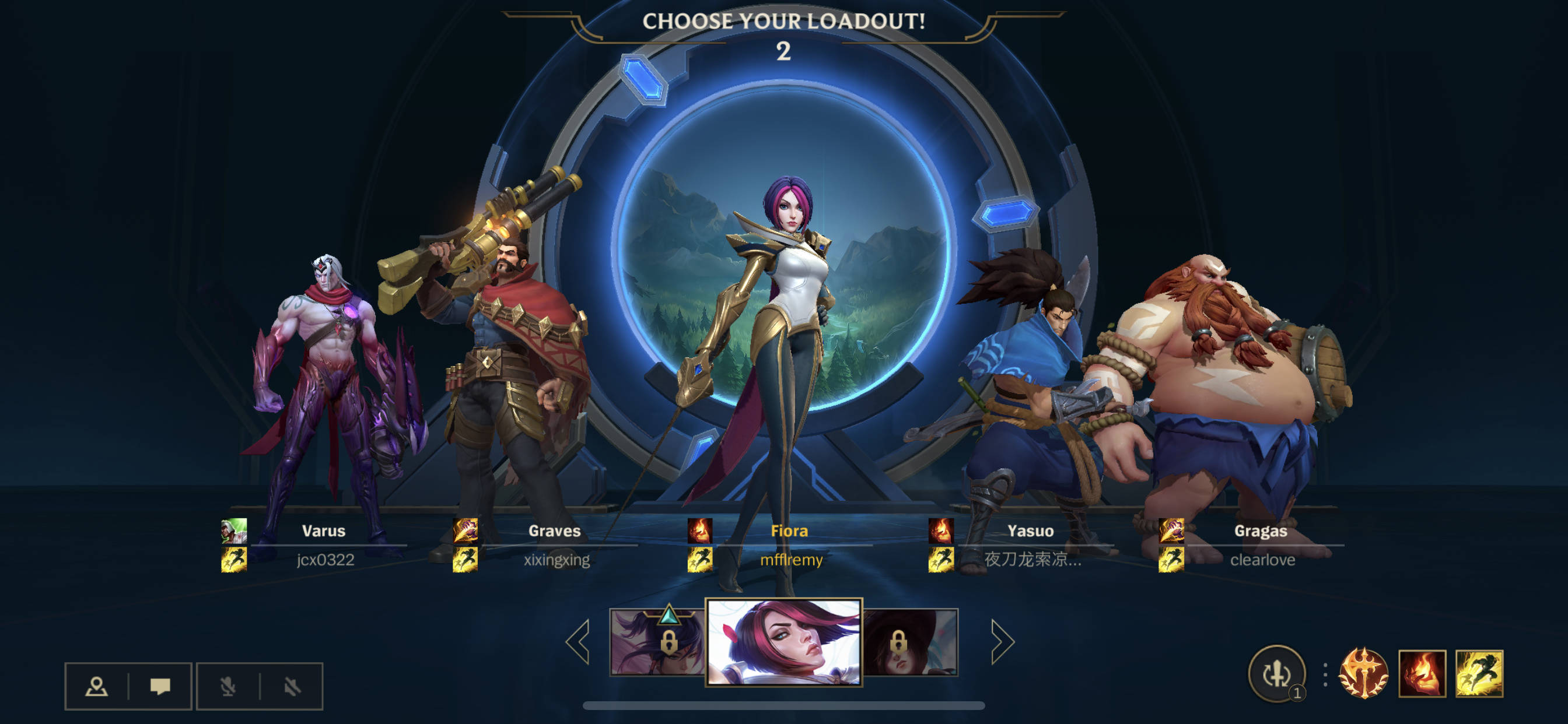Change the Flash summoner spell
Viewport: 1568px width, 724px height.
click(x=1479, y=673)
